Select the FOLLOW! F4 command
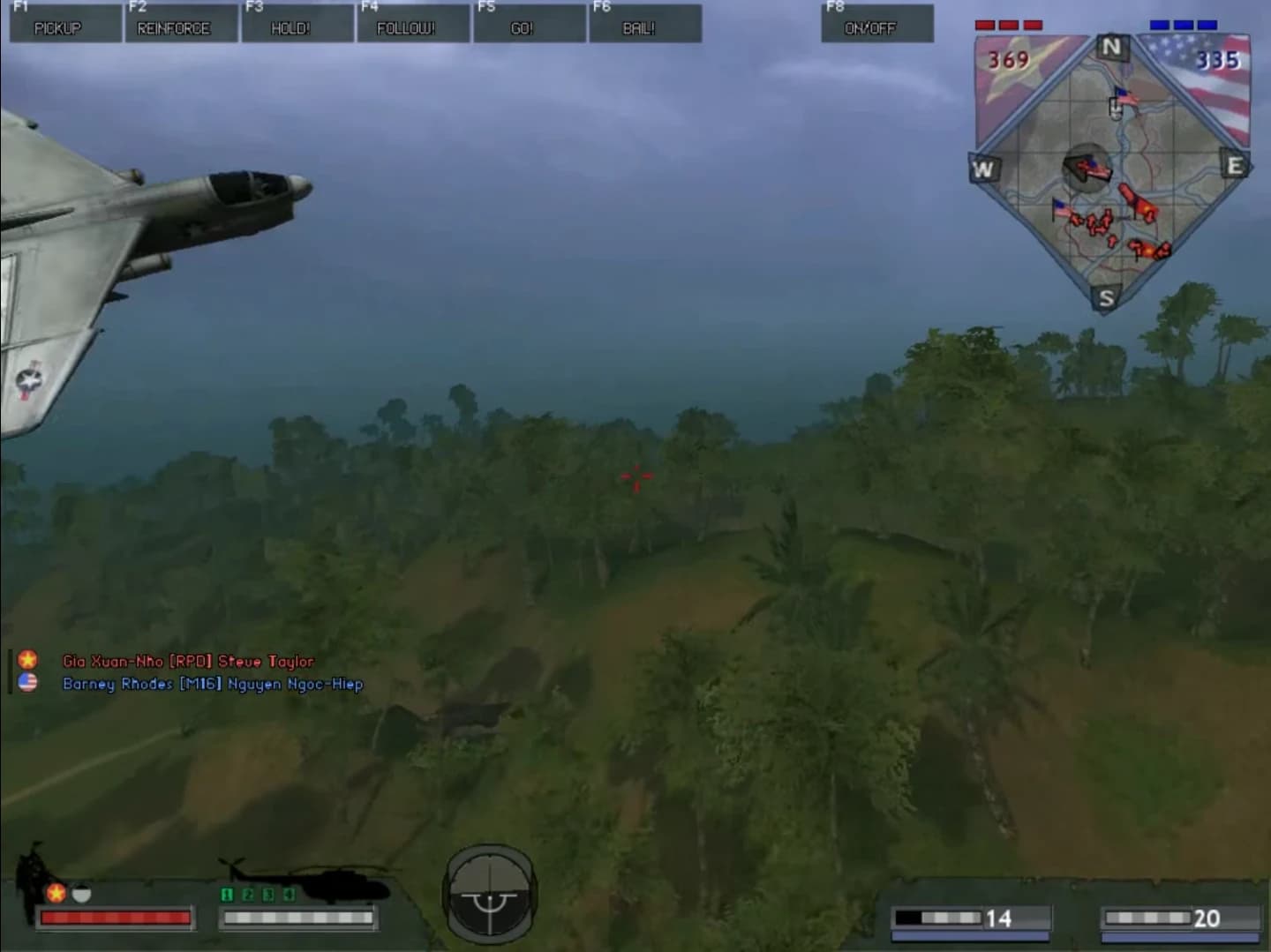This screenshot has height=952, width=1271. click(x=412, y=28)
